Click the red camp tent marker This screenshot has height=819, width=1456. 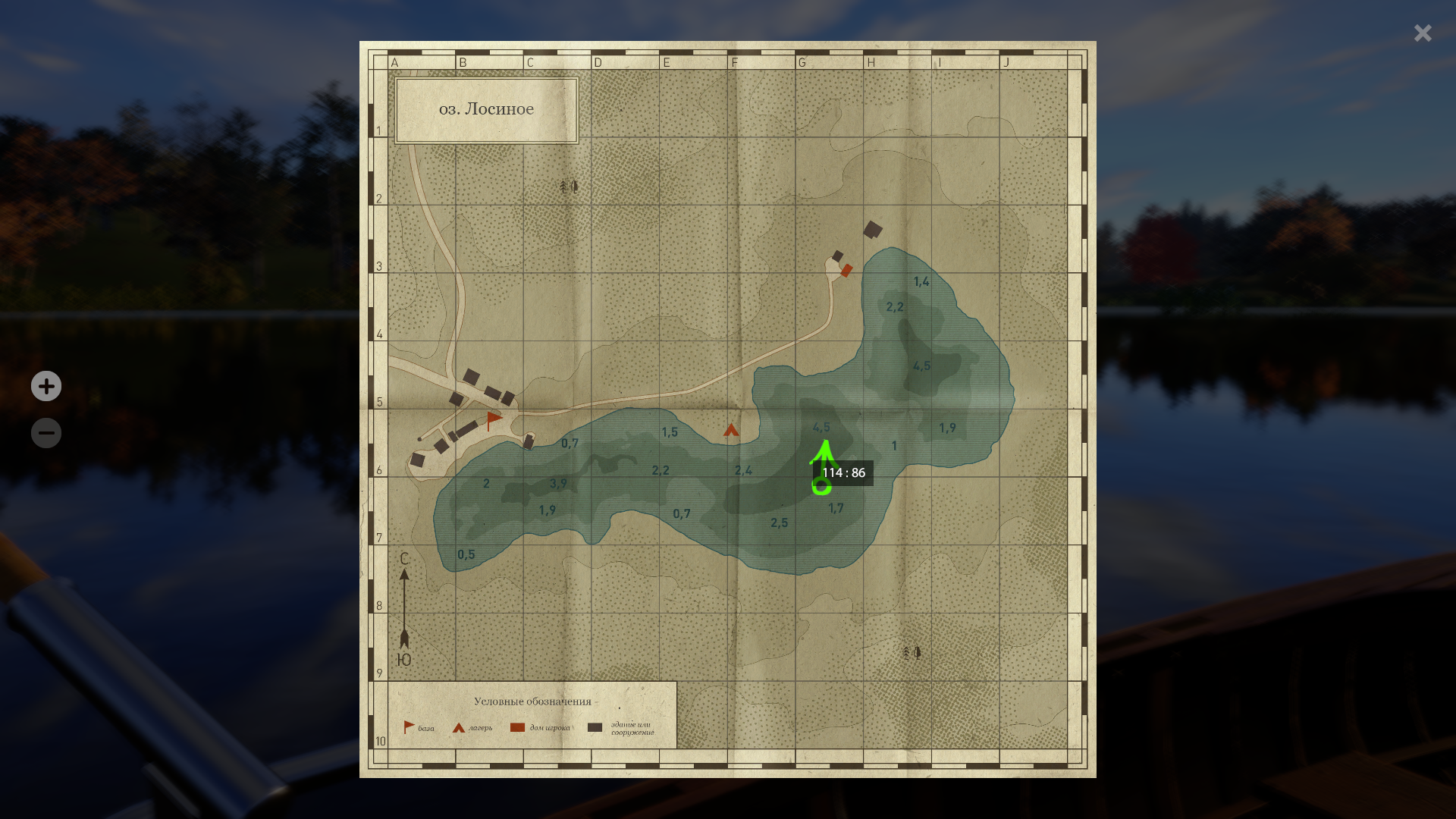[731, 431]
